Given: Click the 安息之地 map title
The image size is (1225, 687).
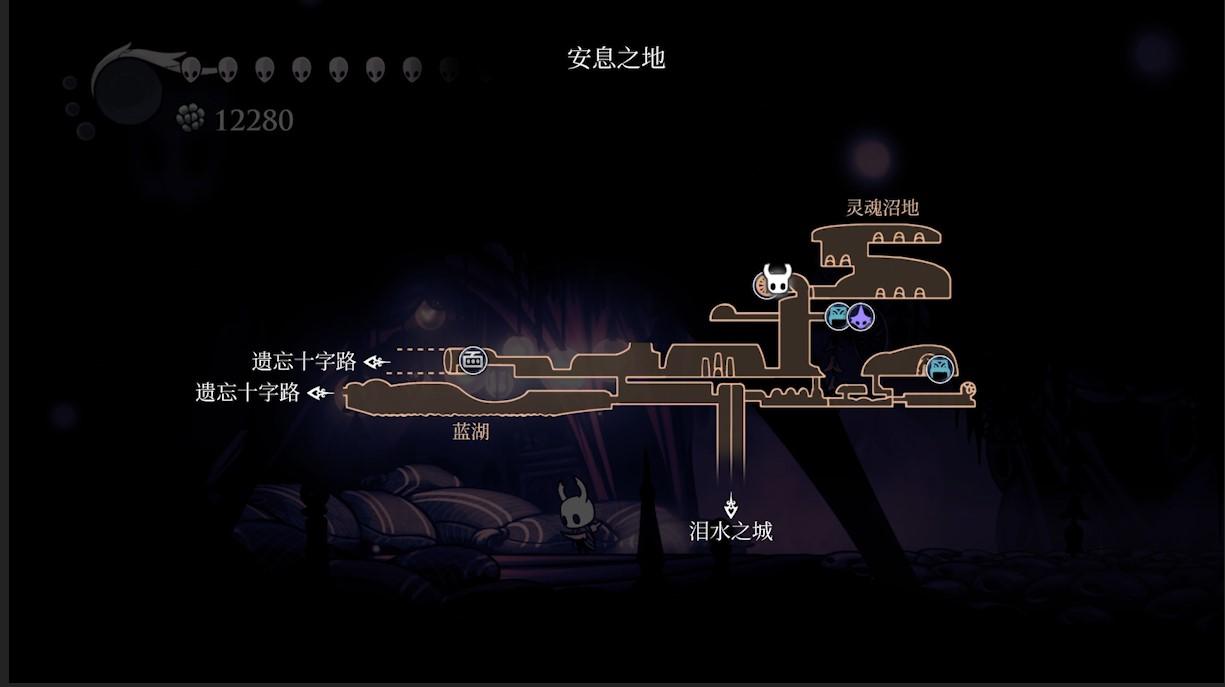Looking at the screenshot, I should 616,58.
